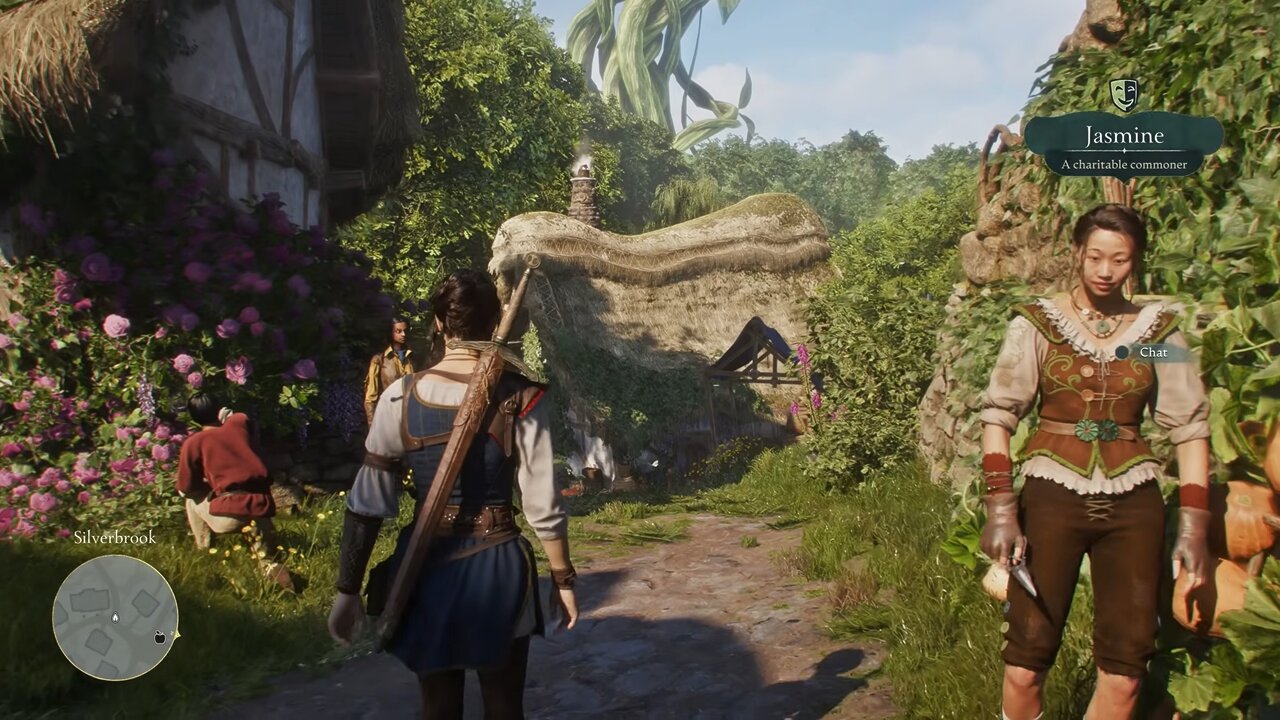Click the largest building outline on the minimap
The height and width of the screenshot is (720, 1280).
90,600
